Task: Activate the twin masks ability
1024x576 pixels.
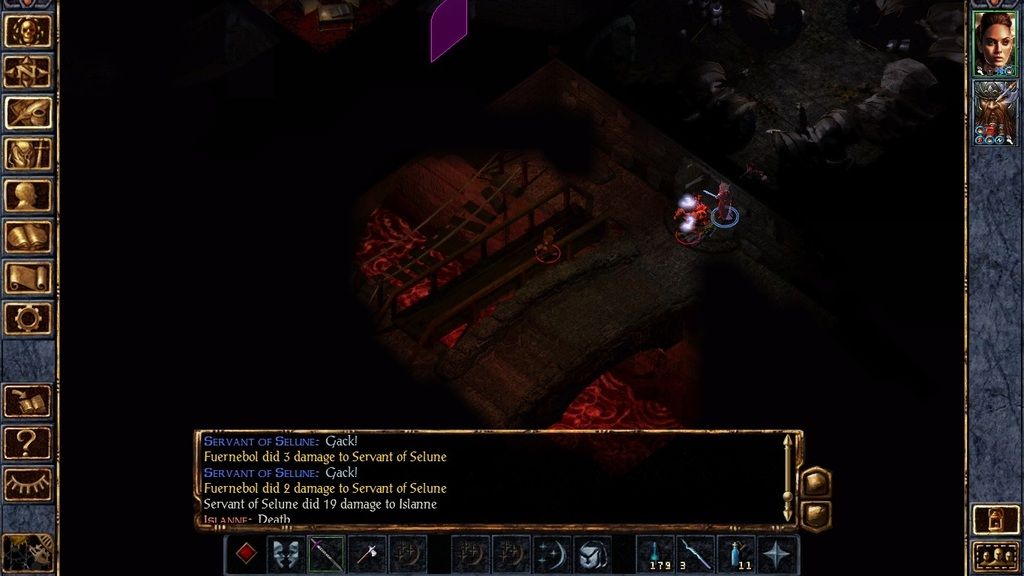Action: (x=286, y=554)
